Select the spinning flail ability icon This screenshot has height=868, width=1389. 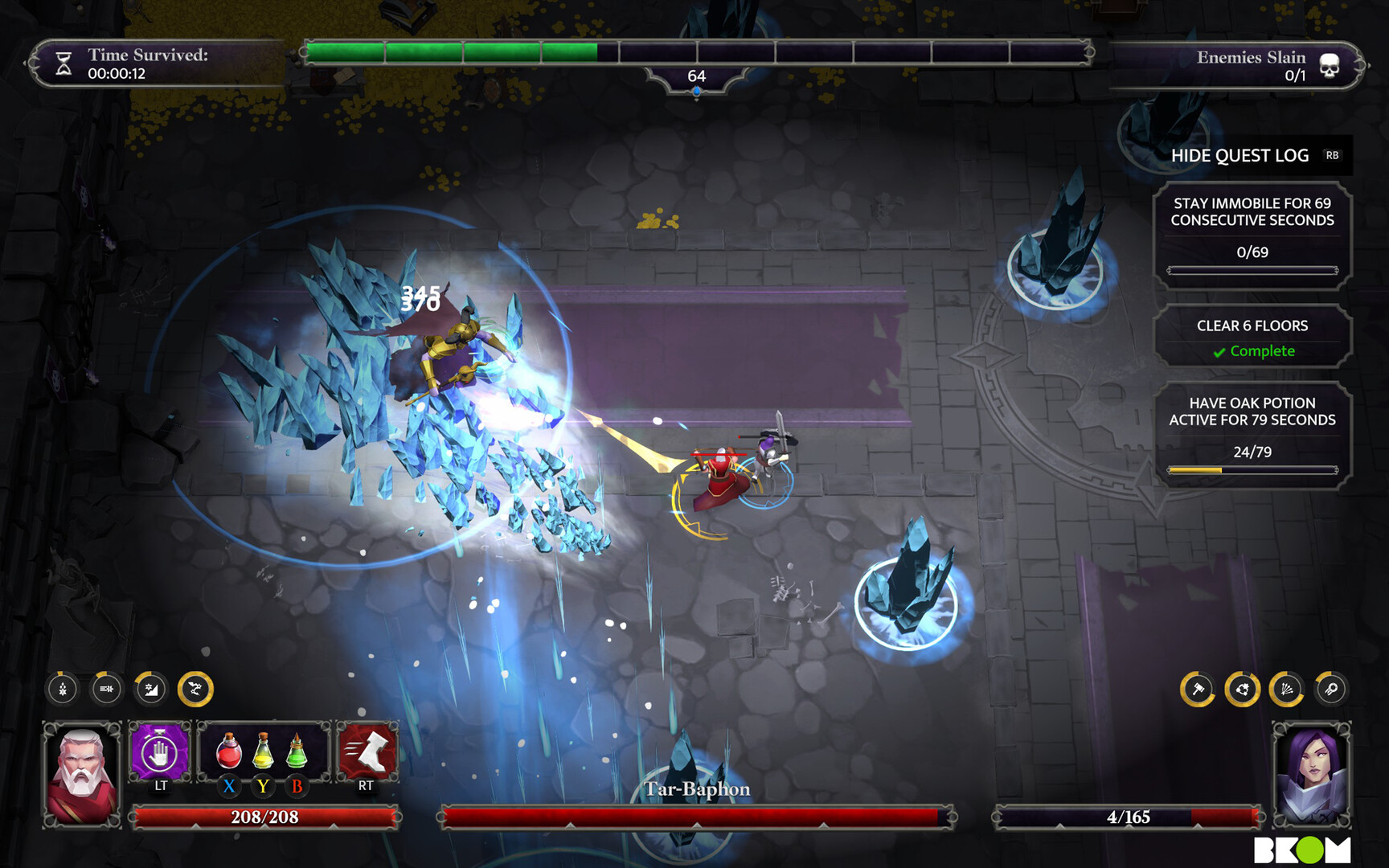pos(1242,689)
